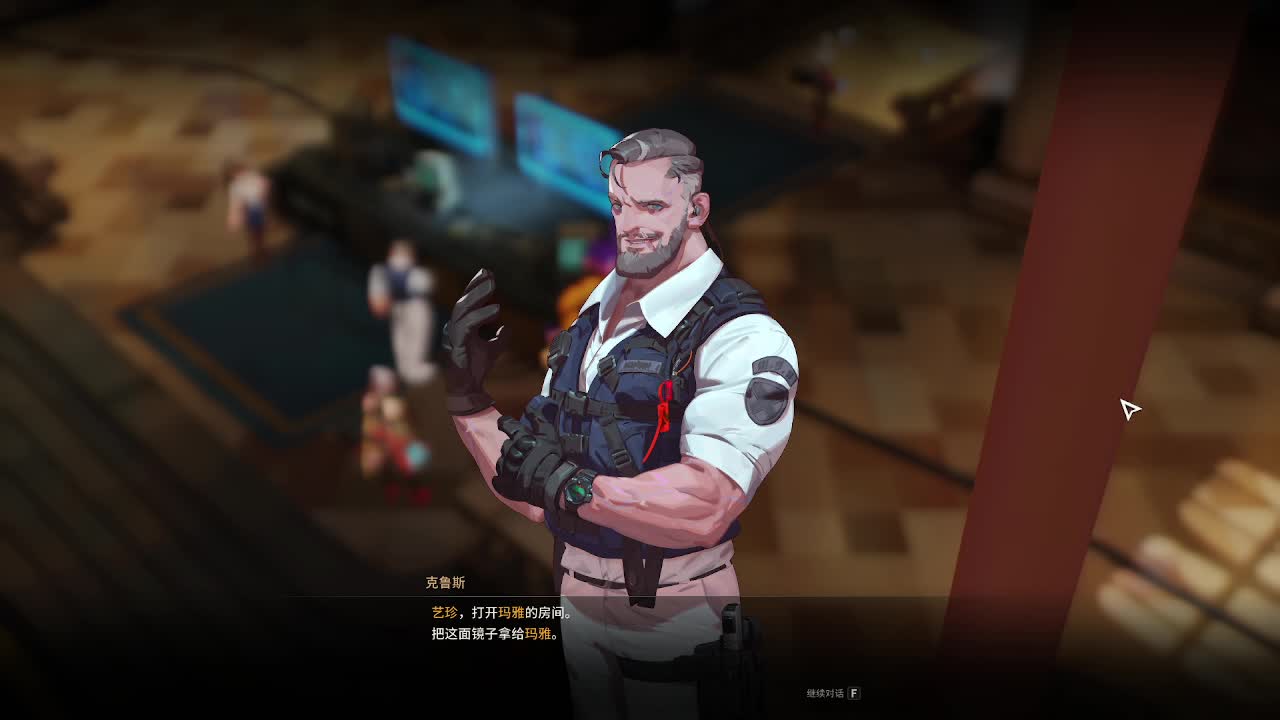This screenshot has height=720, width=1280.
Task: Click the earpiece icon on 克鲁斯's ear
Action: pos(696,210)
